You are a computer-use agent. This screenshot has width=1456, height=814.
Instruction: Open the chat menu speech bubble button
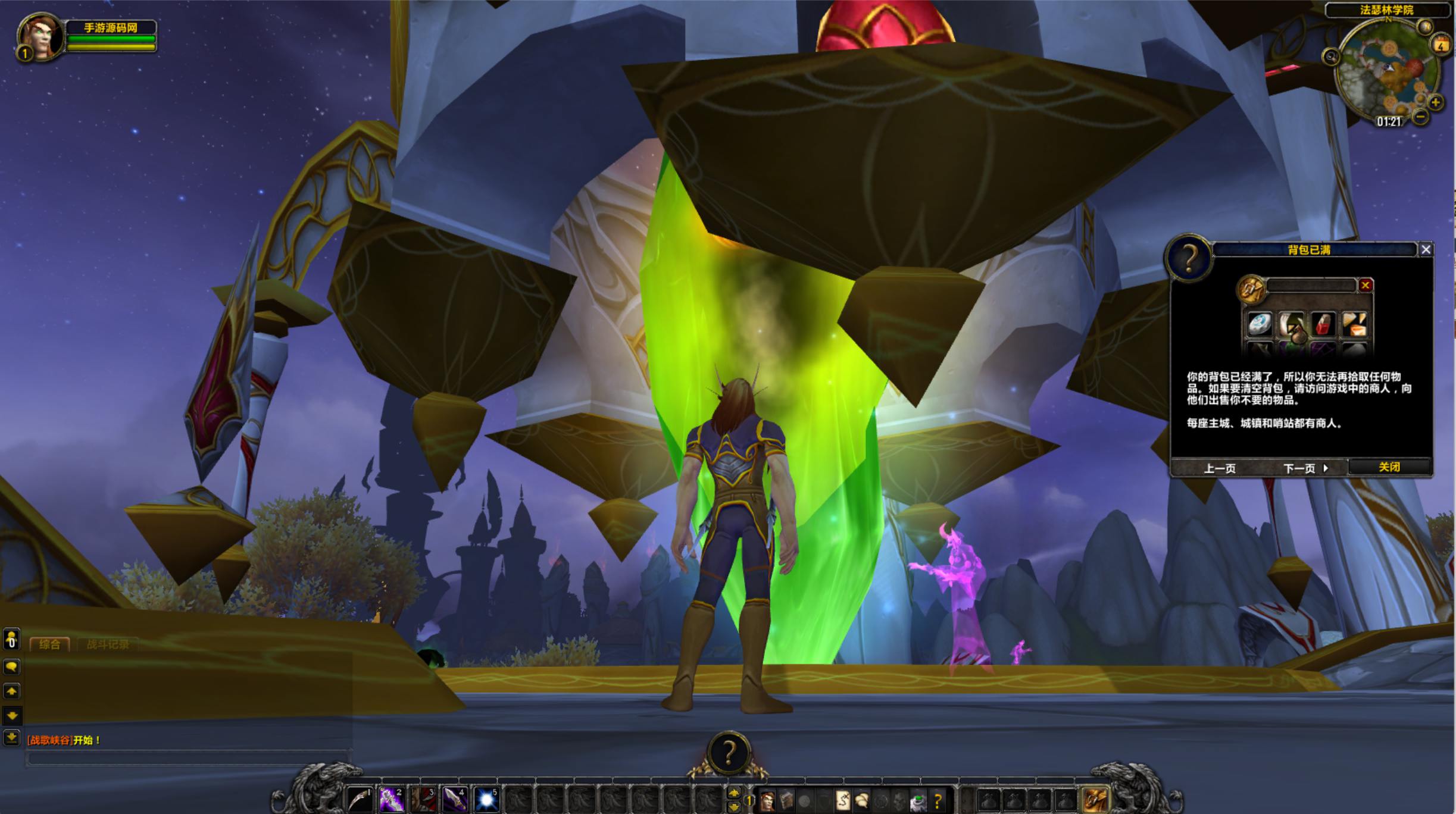(11, 667)
